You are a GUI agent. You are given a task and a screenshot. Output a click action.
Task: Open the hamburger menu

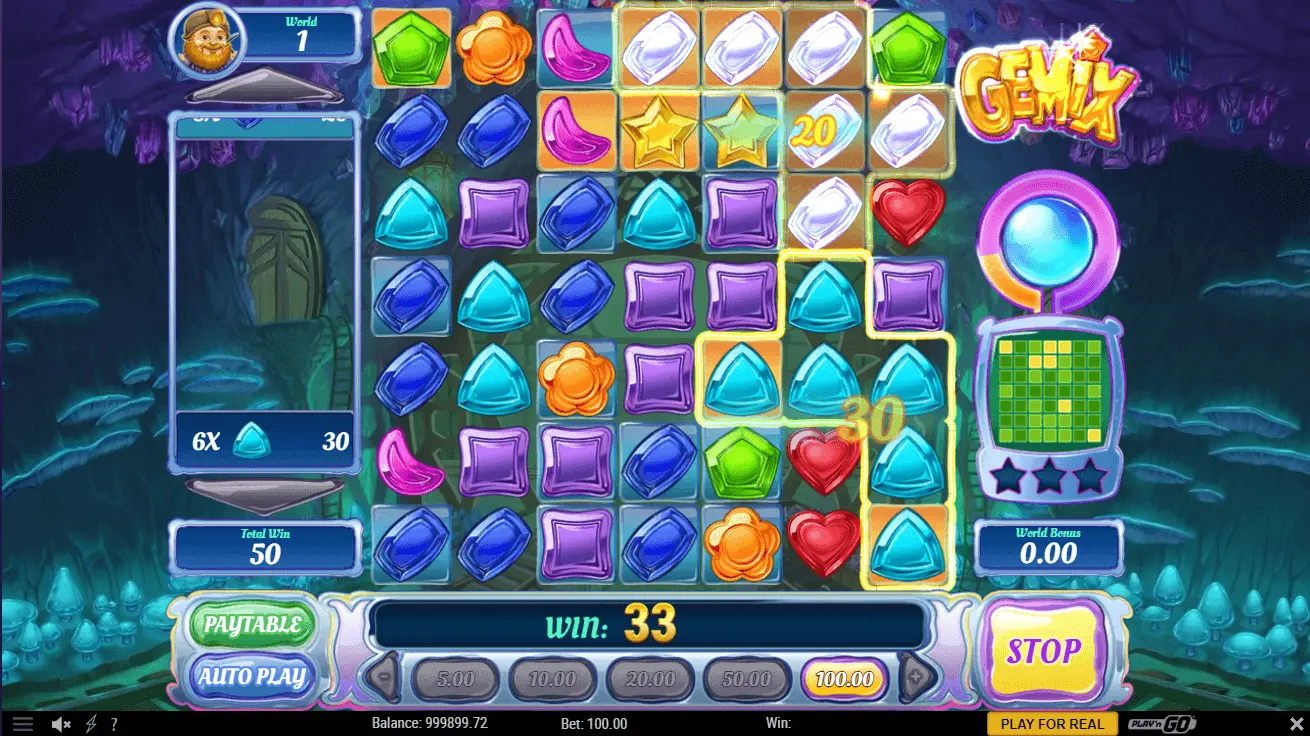click(22, 724)
